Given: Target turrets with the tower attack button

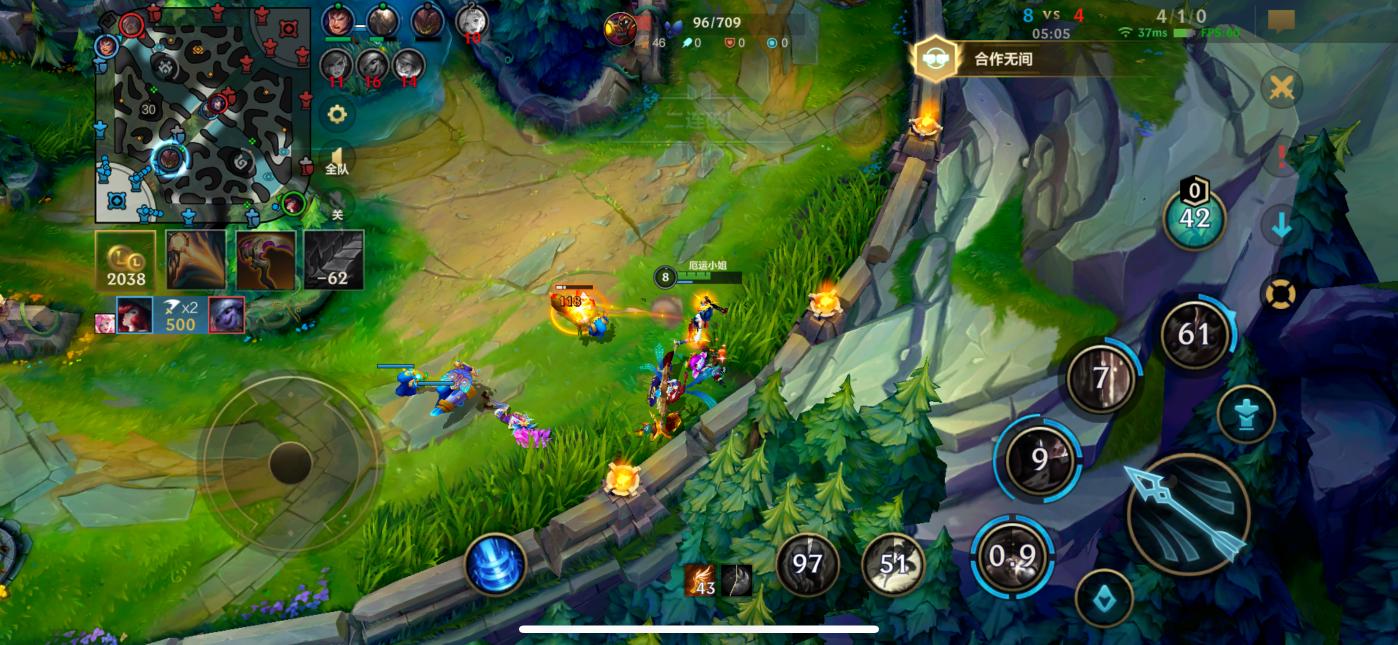Looking at the screenshot, I should [x=1246, y=414].
